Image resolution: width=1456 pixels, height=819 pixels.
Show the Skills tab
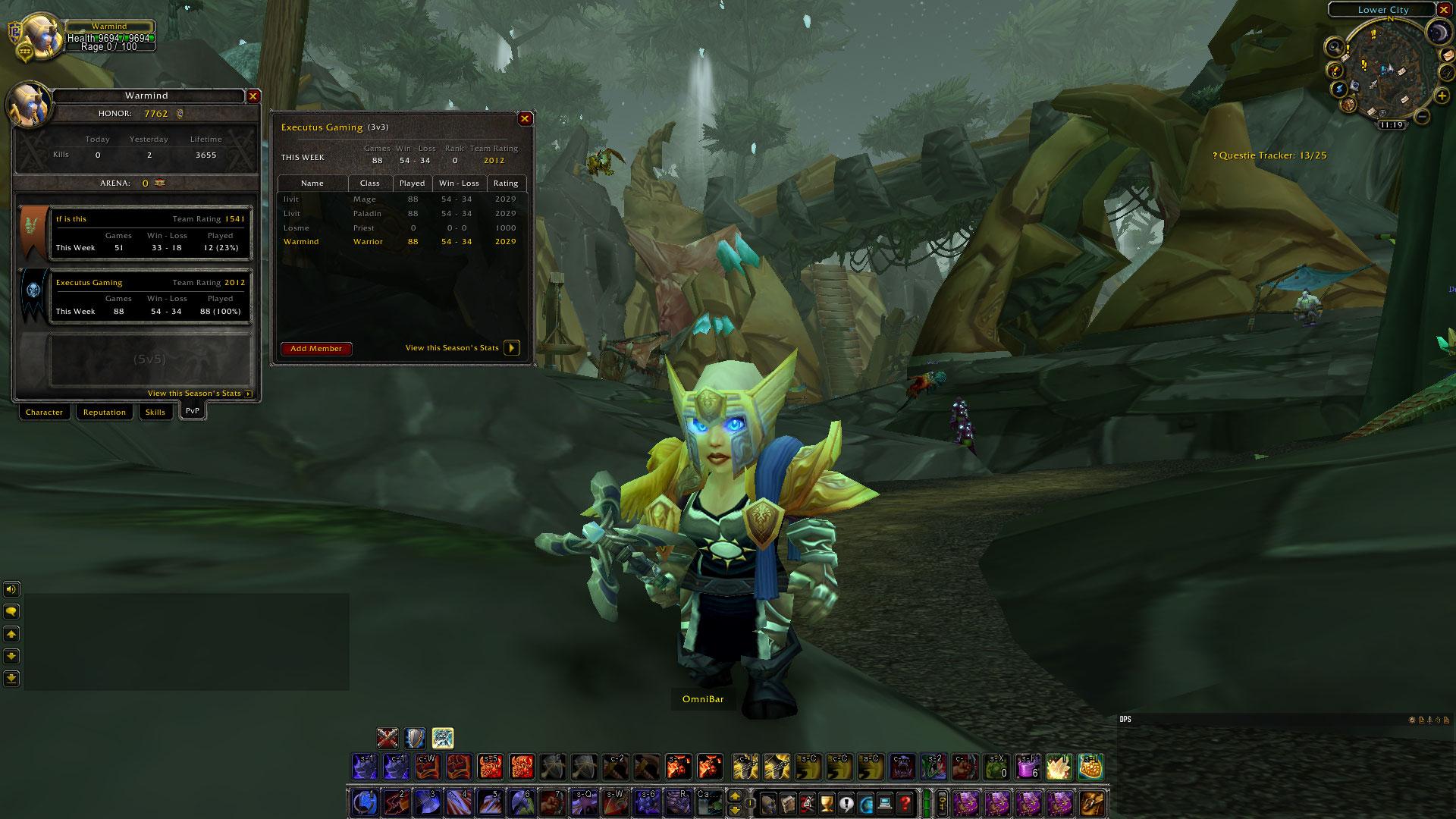[x=155, y=413]
